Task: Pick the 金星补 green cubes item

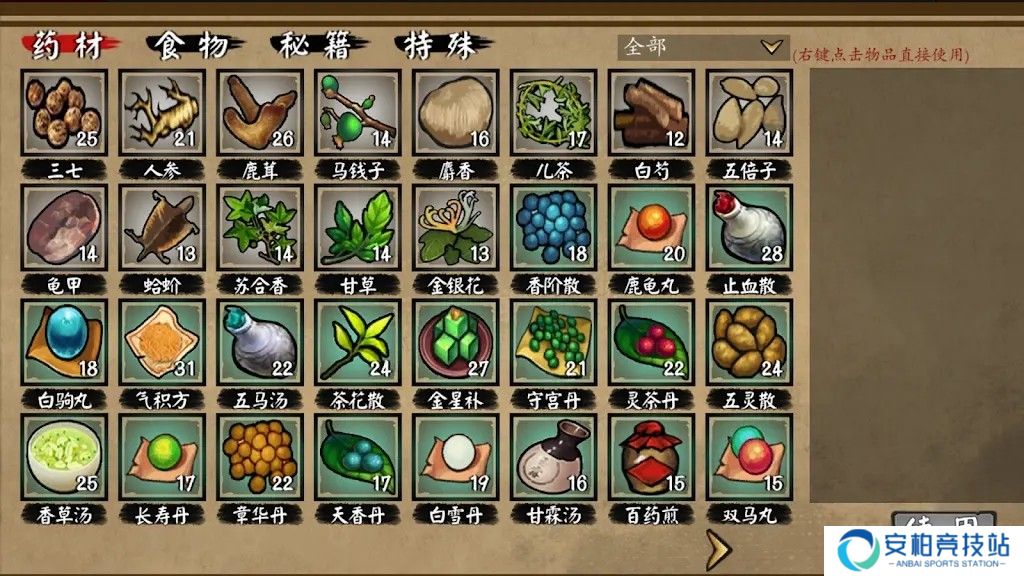Action: click(x=456, y=342)
